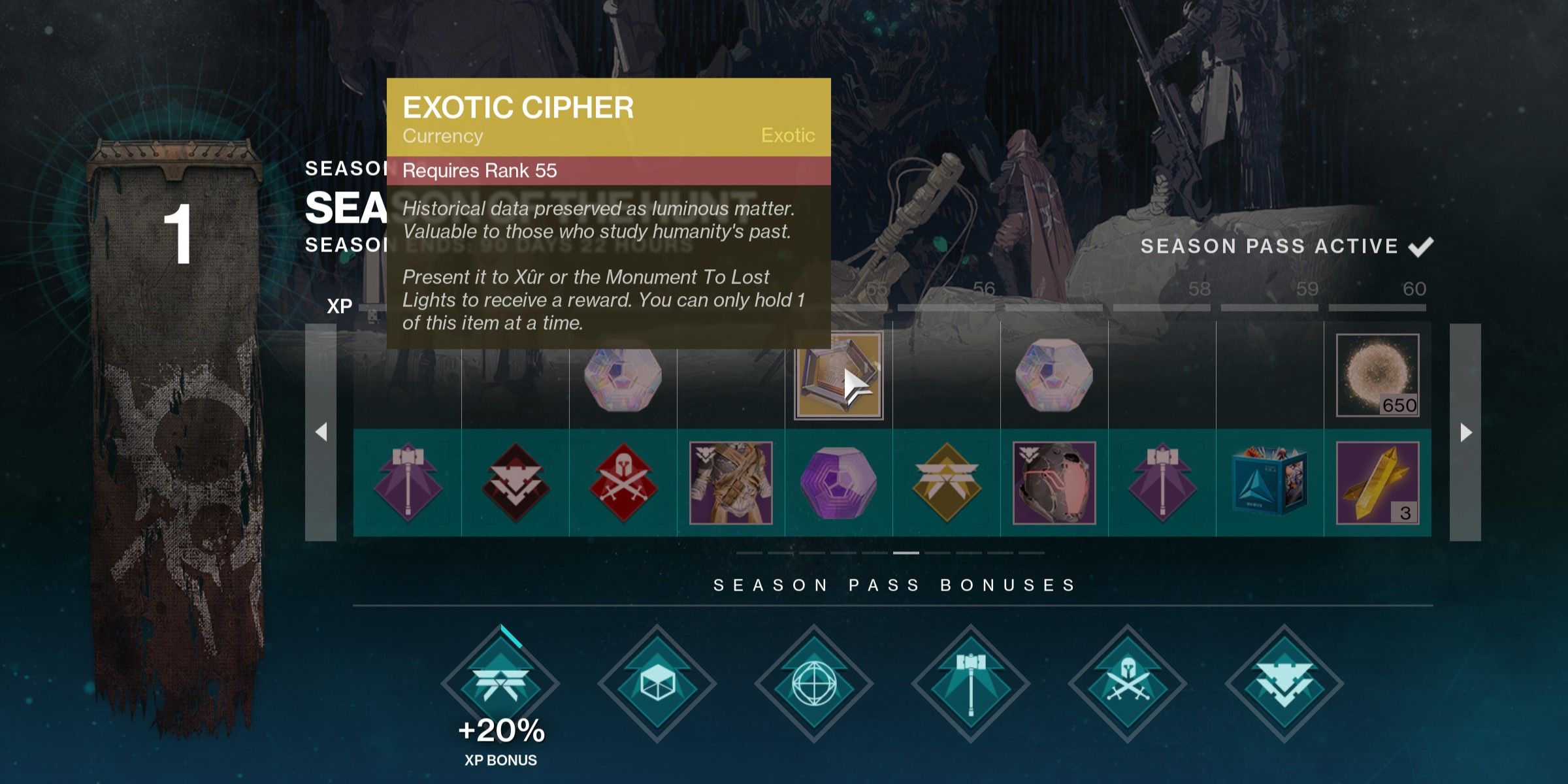
Task: Select the Exotic Cipher reward under rank 55
Action: [839, 375]
